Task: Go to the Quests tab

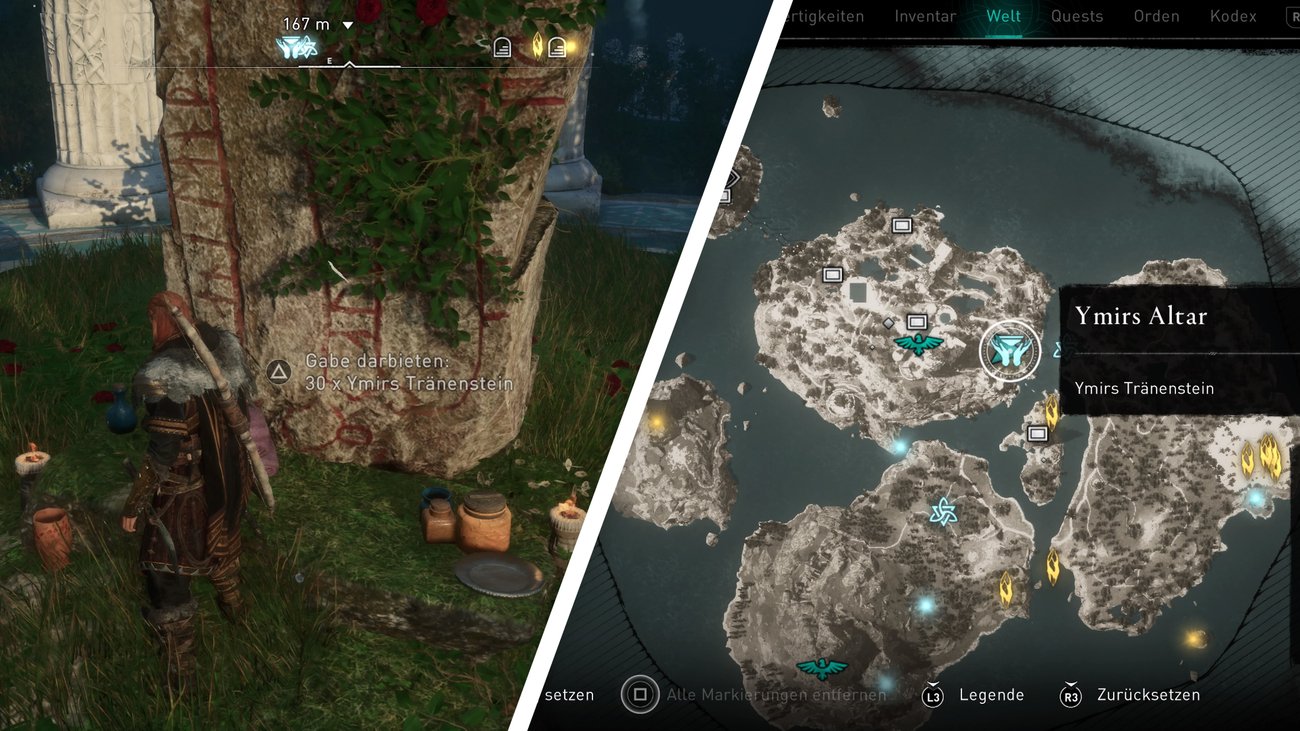Action: pos(1077,16)
